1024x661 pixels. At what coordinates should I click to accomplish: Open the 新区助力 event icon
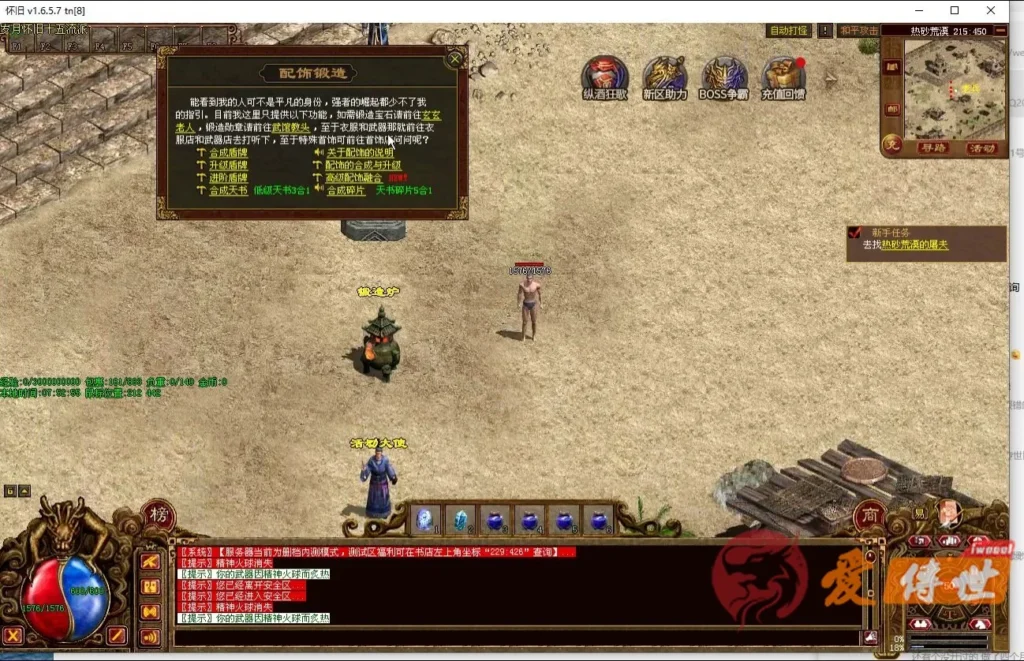click(x=664, y=75)
